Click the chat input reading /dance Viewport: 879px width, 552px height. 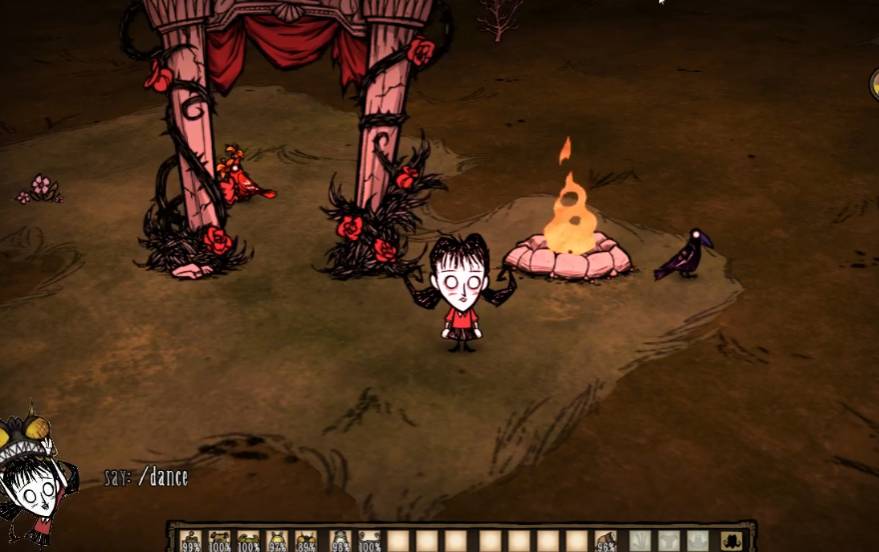146,477
